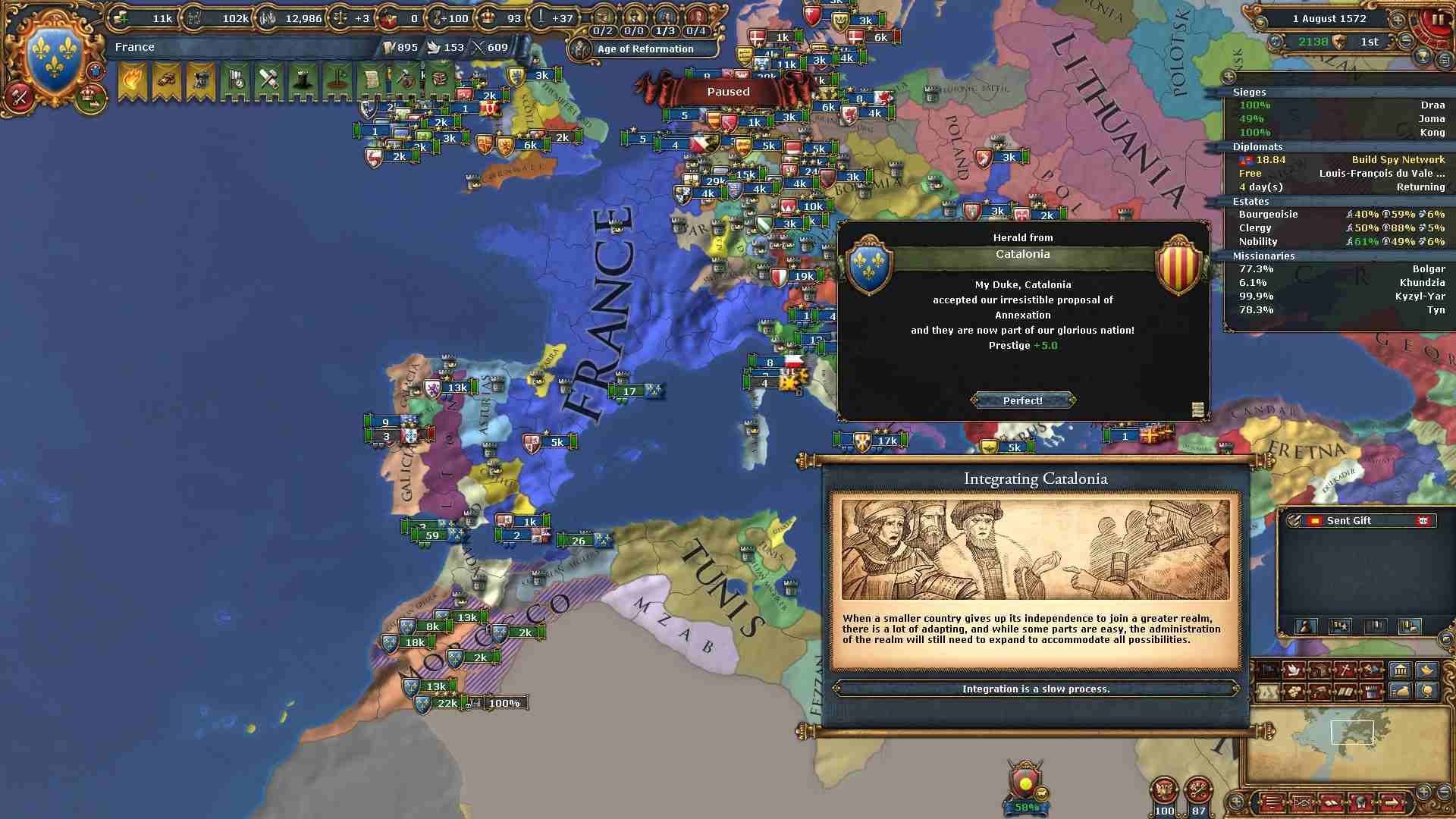The image size is (1456, 819).
Task: Open the crossed hammer and scroll alert banner
Action: tap(269, 80)
